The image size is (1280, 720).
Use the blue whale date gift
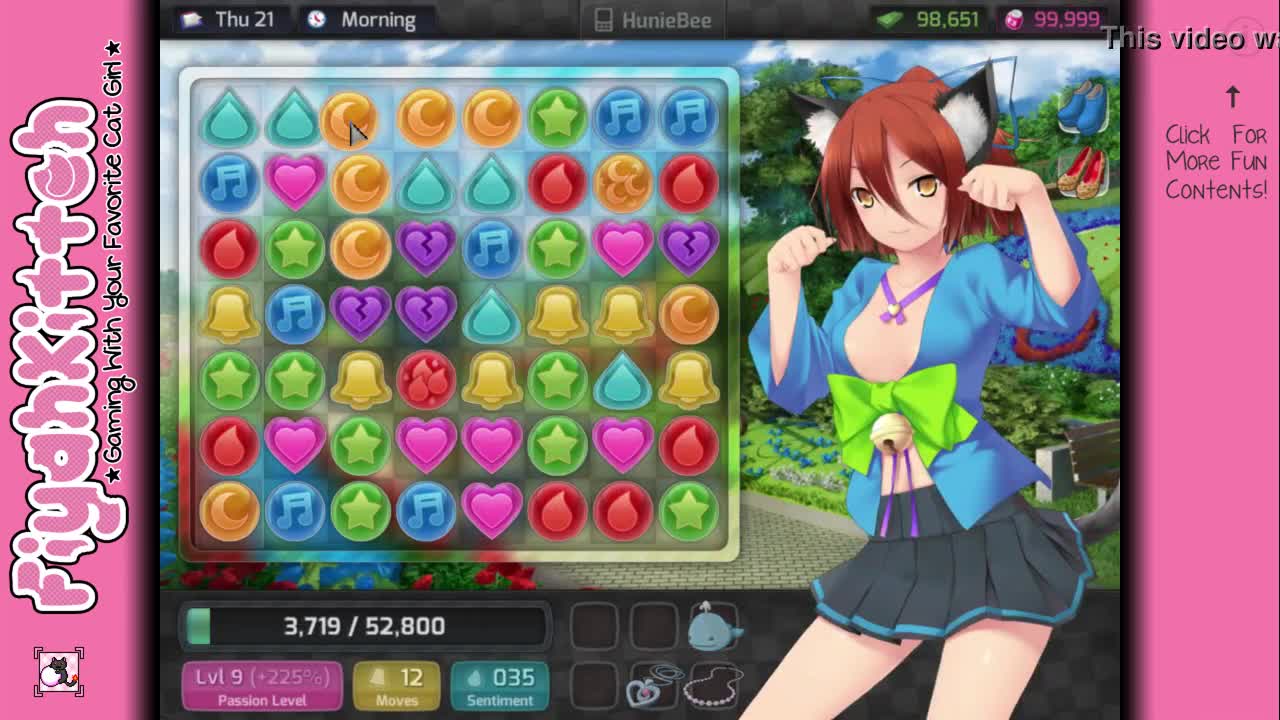[713, 624]
